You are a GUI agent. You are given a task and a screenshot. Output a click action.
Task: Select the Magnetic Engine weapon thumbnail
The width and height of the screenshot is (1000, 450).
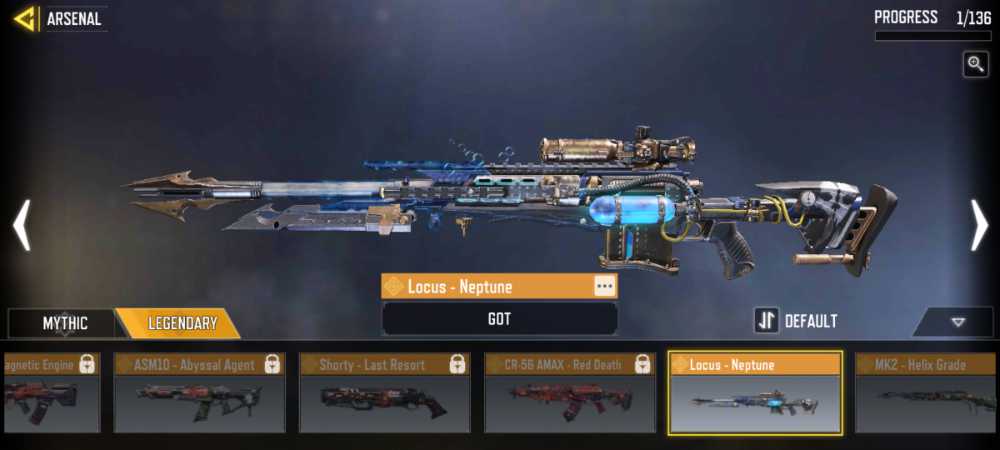tap(50, 392)
